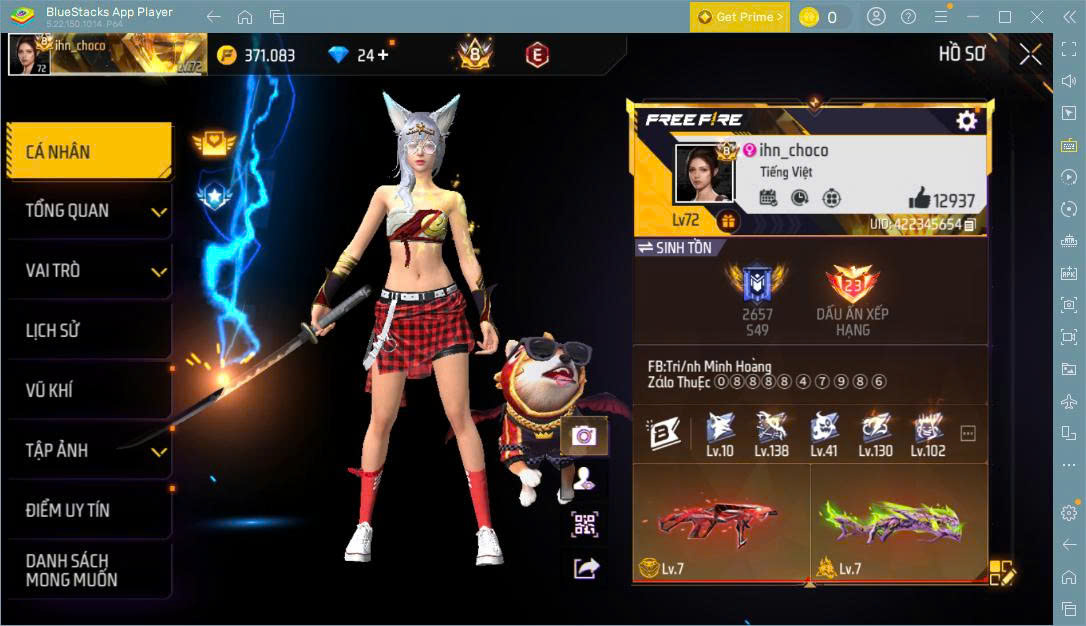View the ĐIỂM UY TÍN tab
The image size is (1086, 626).
(x=88, y=511)
